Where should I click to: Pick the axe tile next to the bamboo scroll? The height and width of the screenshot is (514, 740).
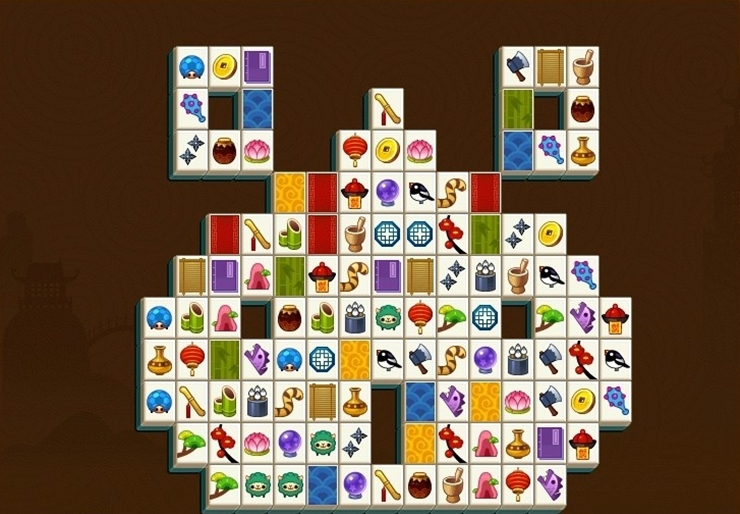[x=517, y=66]
